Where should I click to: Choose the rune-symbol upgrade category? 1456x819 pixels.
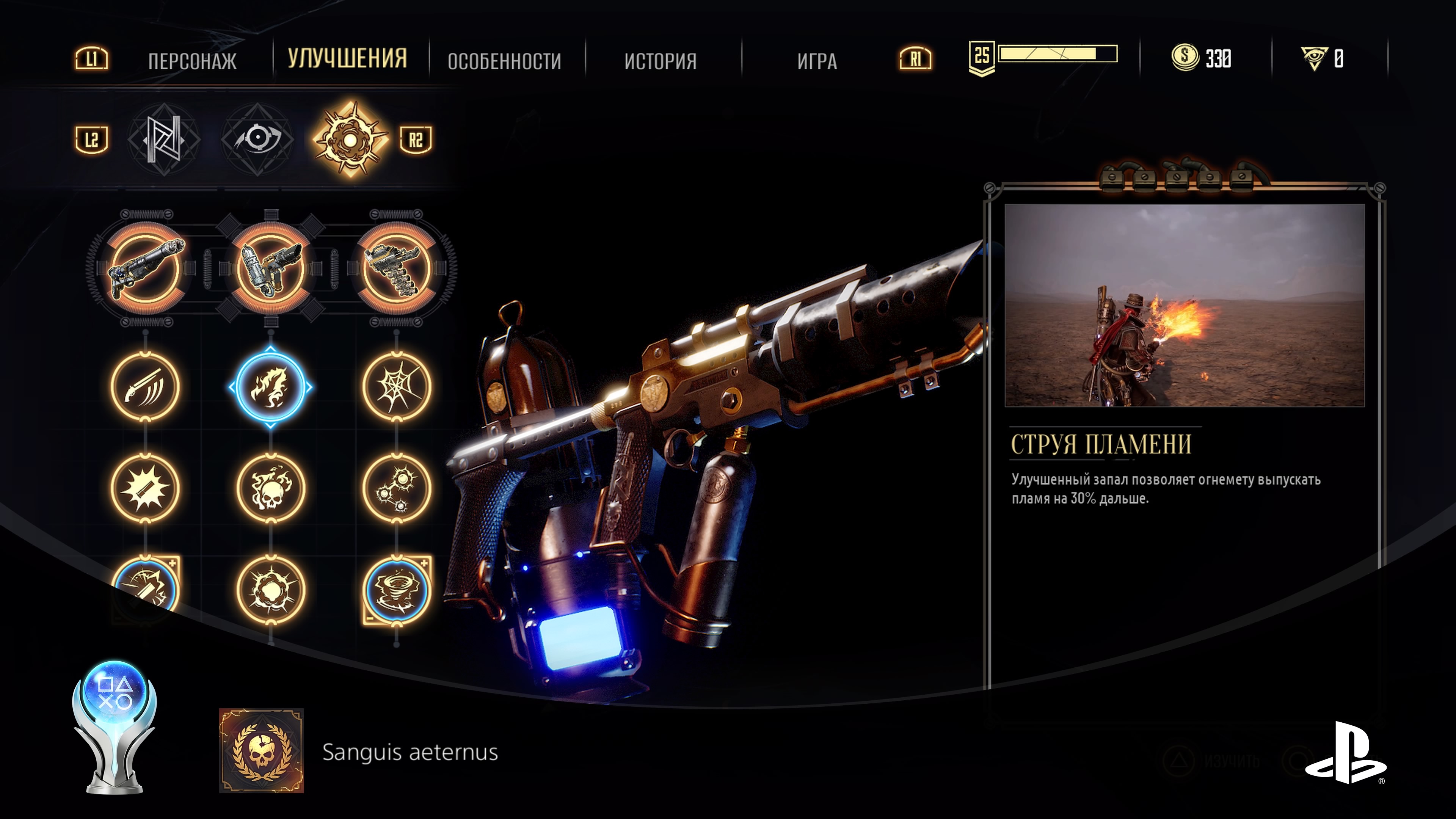pos(163,139)
